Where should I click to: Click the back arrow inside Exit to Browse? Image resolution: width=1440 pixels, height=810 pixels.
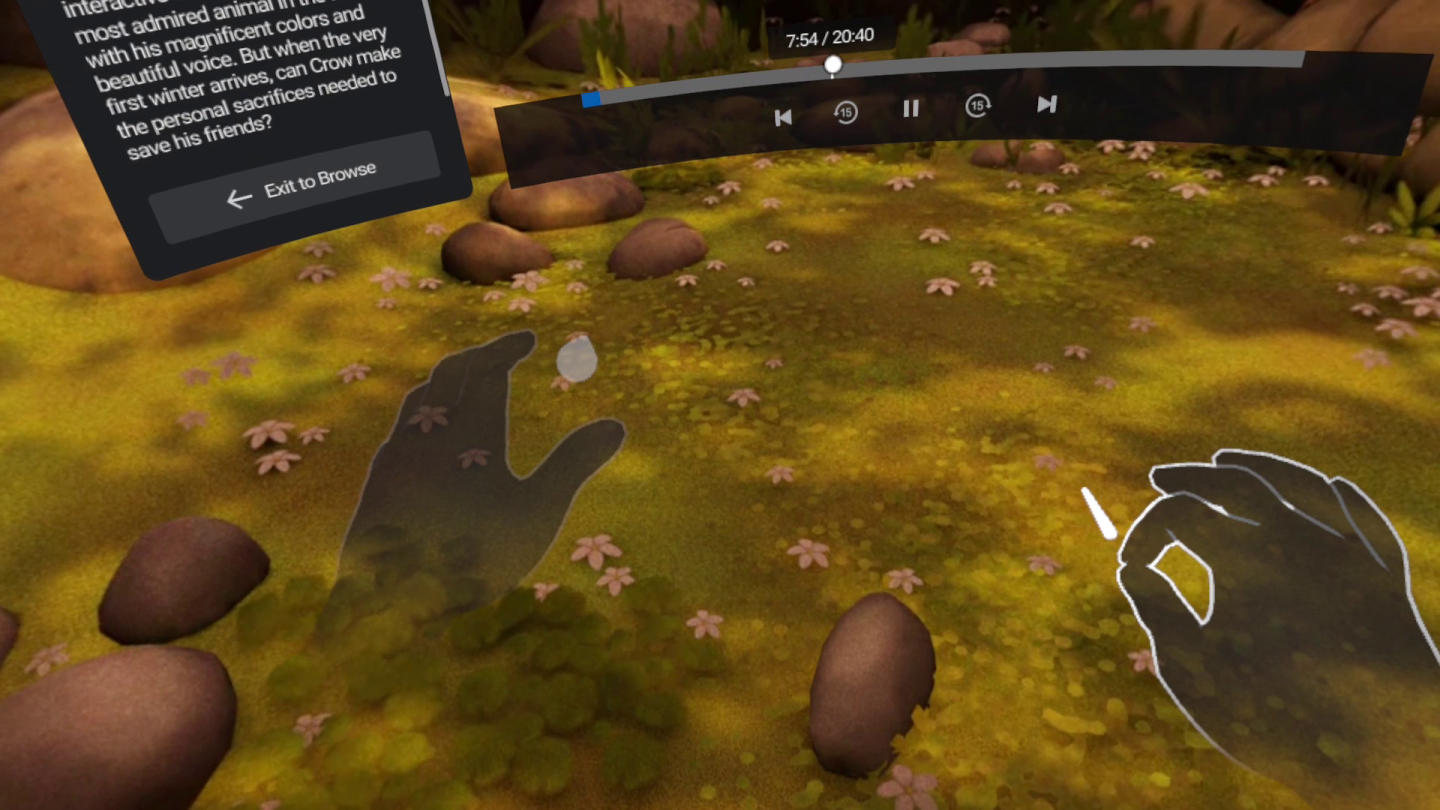pos(239,199)
